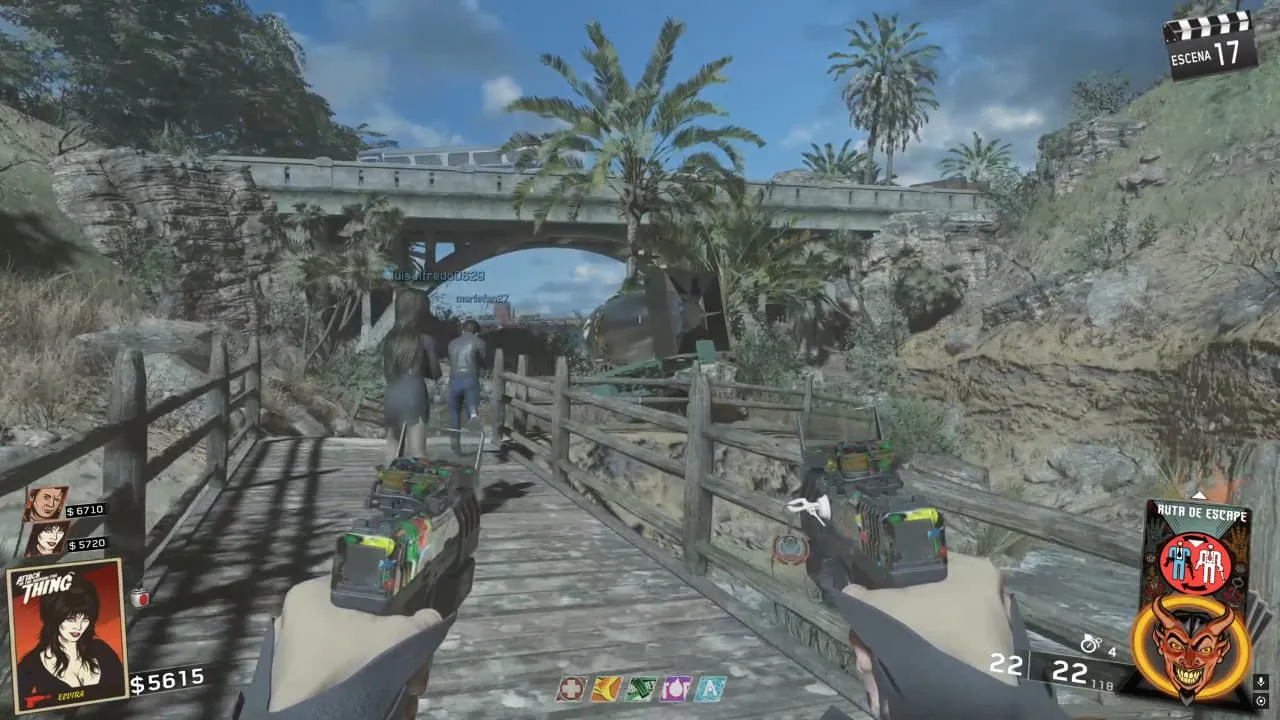Click the dark-haired teammate portrait with $5720
The width and height of the screenshot is (1280, 720).
point(46,540)
